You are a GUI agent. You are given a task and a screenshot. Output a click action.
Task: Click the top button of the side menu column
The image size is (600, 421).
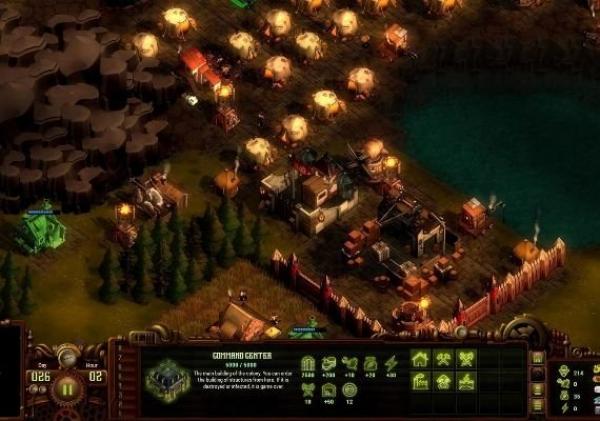(x=538, y=358)
